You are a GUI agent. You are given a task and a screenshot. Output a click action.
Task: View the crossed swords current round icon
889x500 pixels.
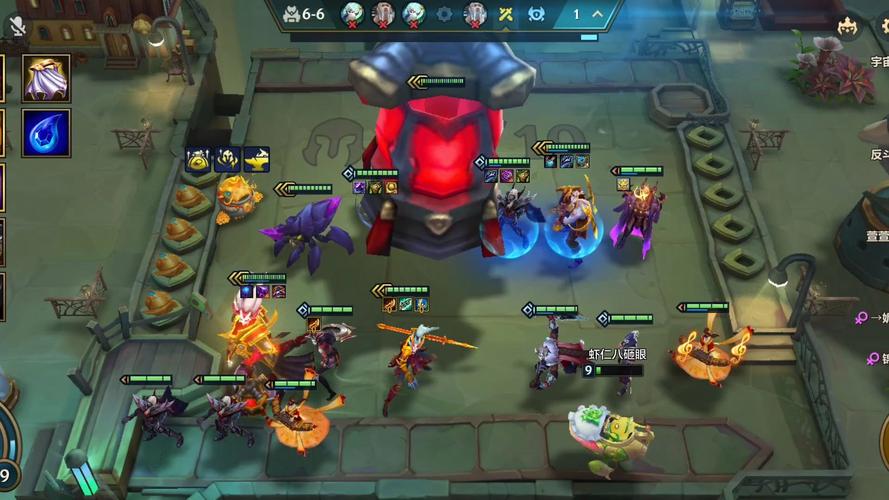coord(506,14)
